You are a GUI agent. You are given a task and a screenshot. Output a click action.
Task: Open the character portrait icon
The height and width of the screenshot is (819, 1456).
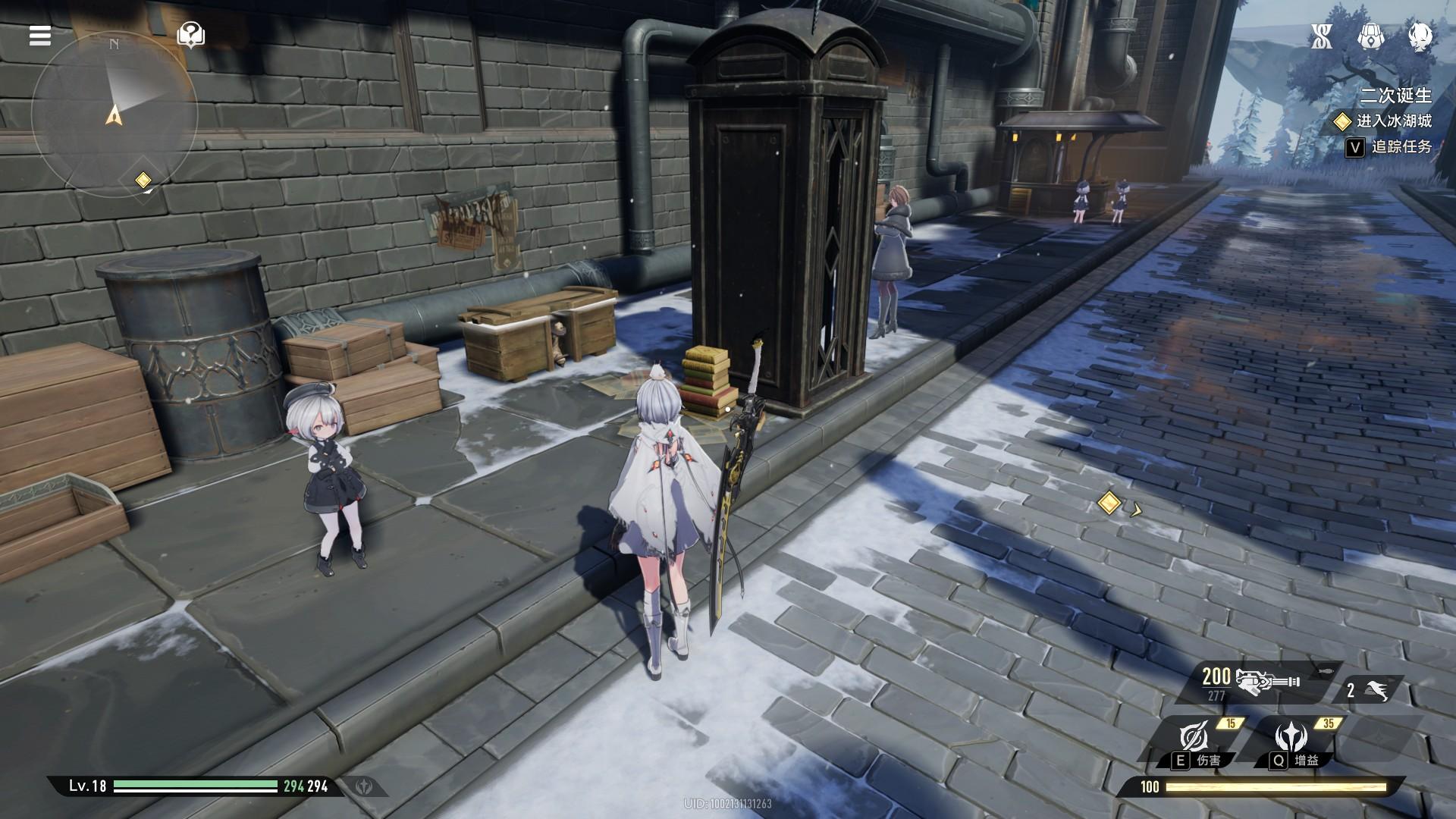1419,36
